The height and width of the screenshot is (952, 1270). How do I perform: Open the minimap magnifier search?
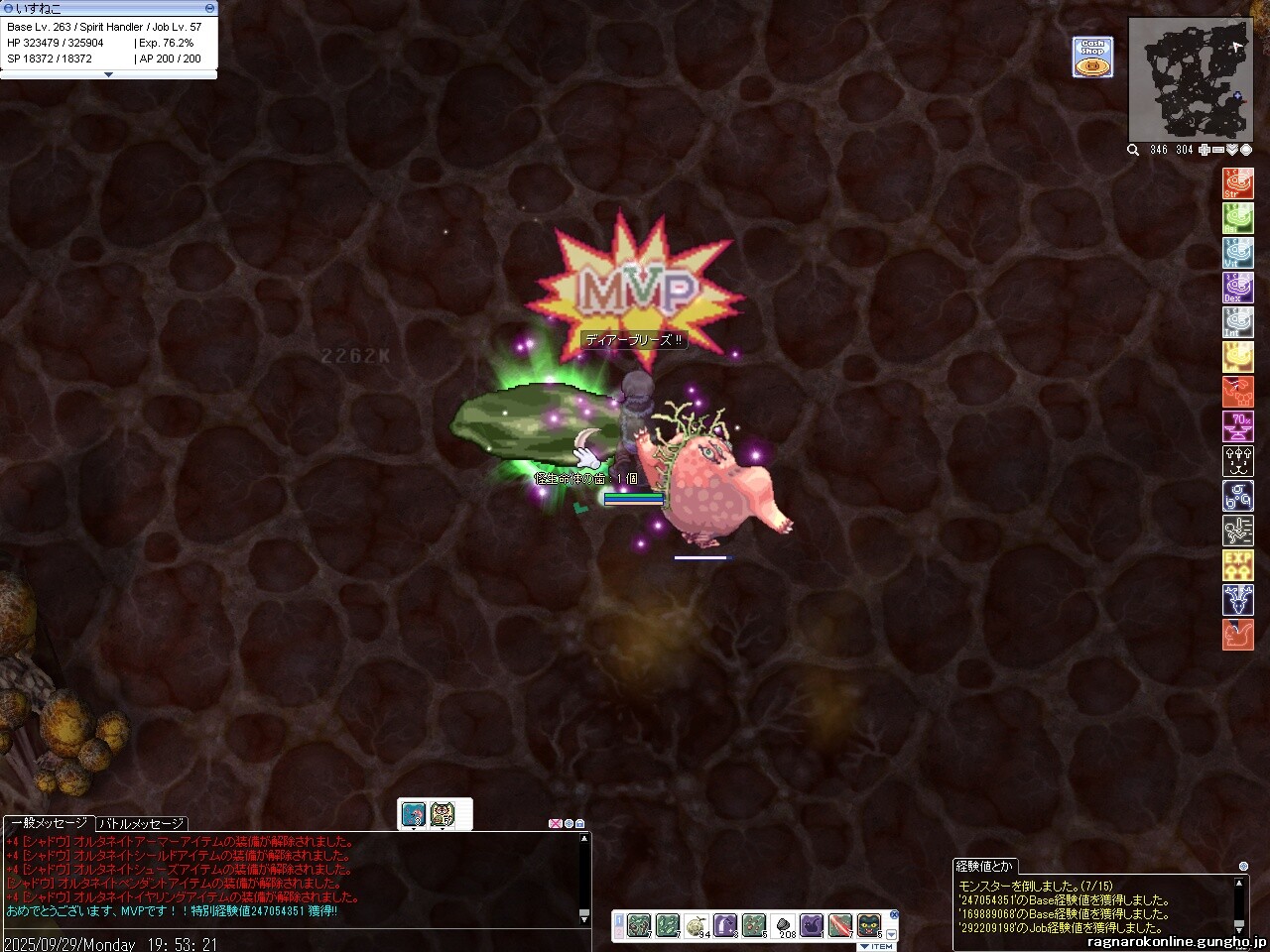click(1133, 150)
